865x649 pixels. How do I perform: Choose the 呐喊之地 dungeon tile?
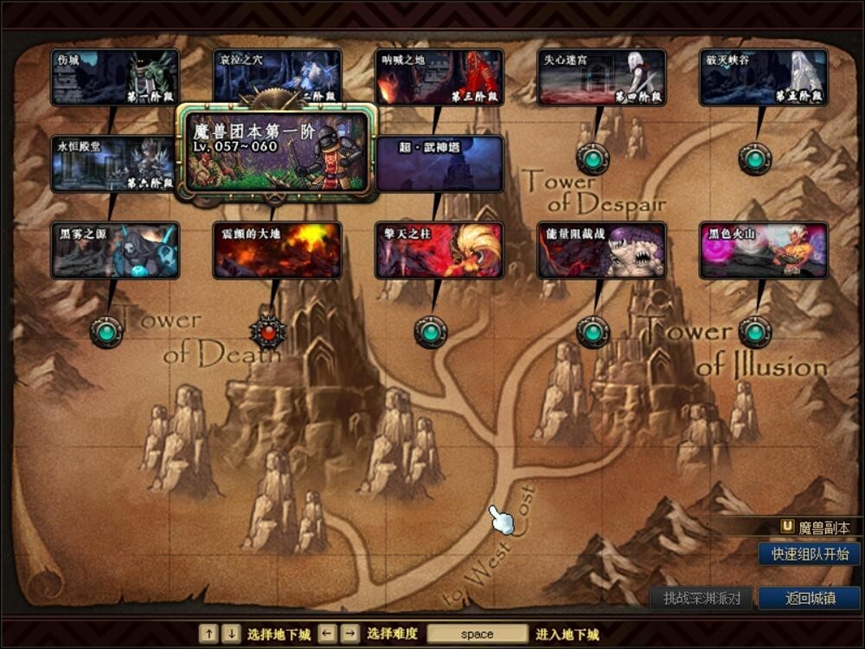tap(439, 77)
